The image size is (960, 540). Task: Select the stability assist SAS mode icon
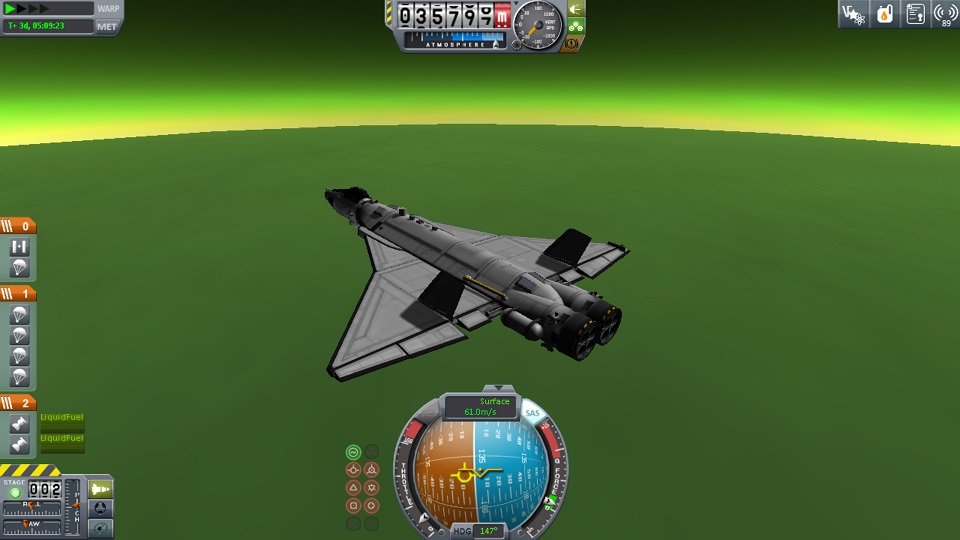[x=353, y=452]
